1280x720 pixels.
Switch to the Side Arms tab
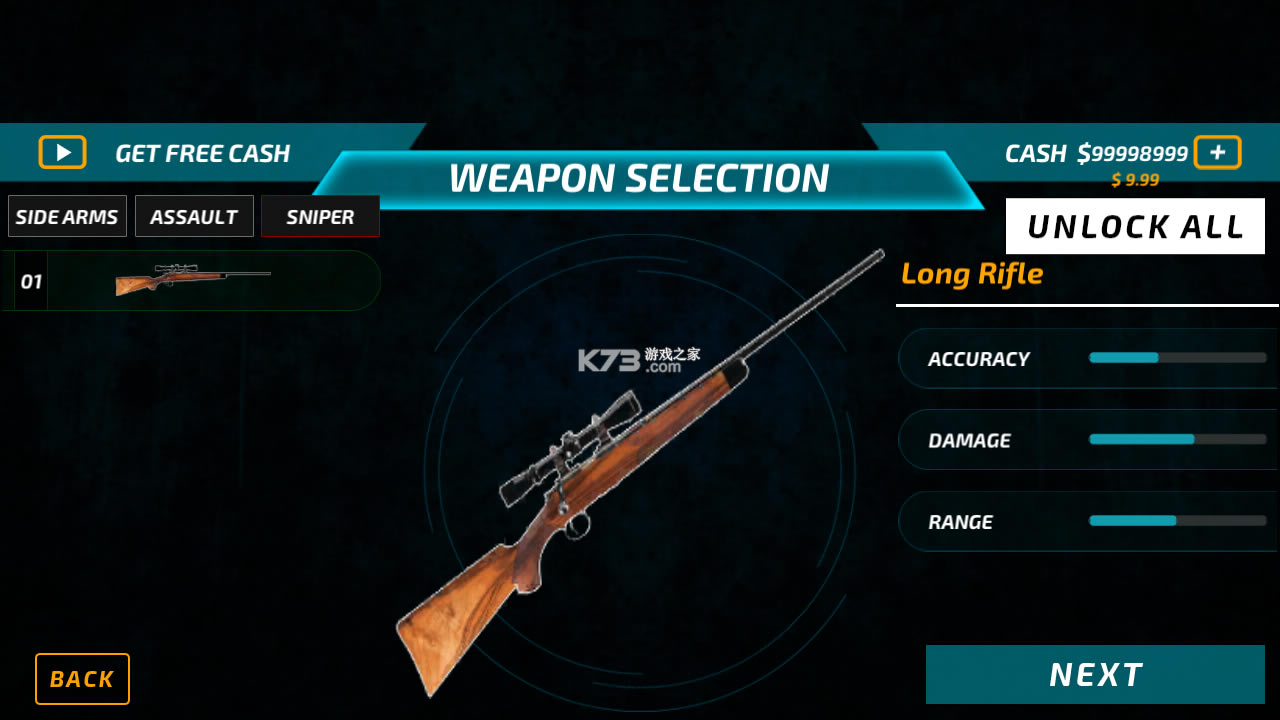[x=67, y=216]
